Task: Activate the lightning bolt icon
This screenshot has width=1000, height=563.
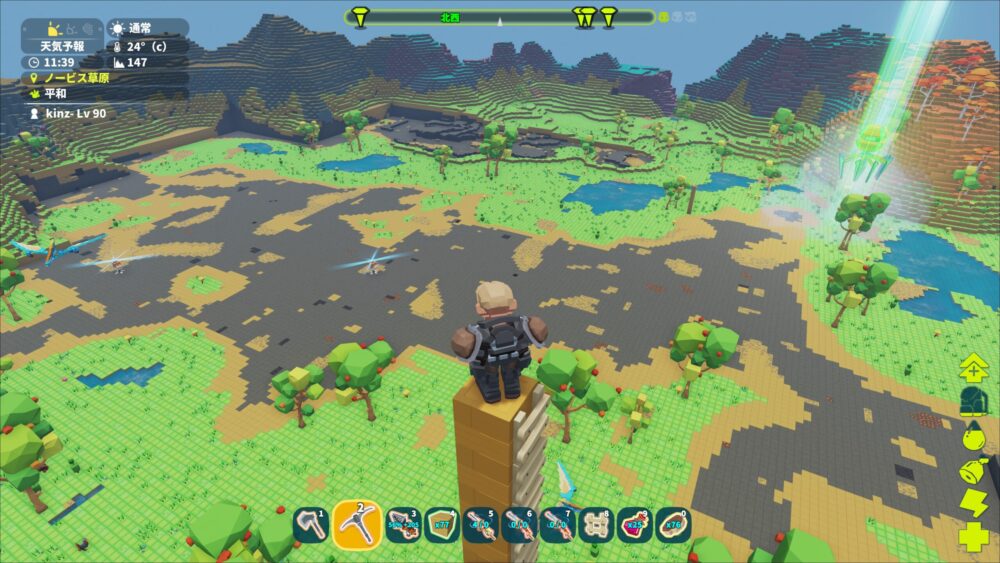Action: 974,503
